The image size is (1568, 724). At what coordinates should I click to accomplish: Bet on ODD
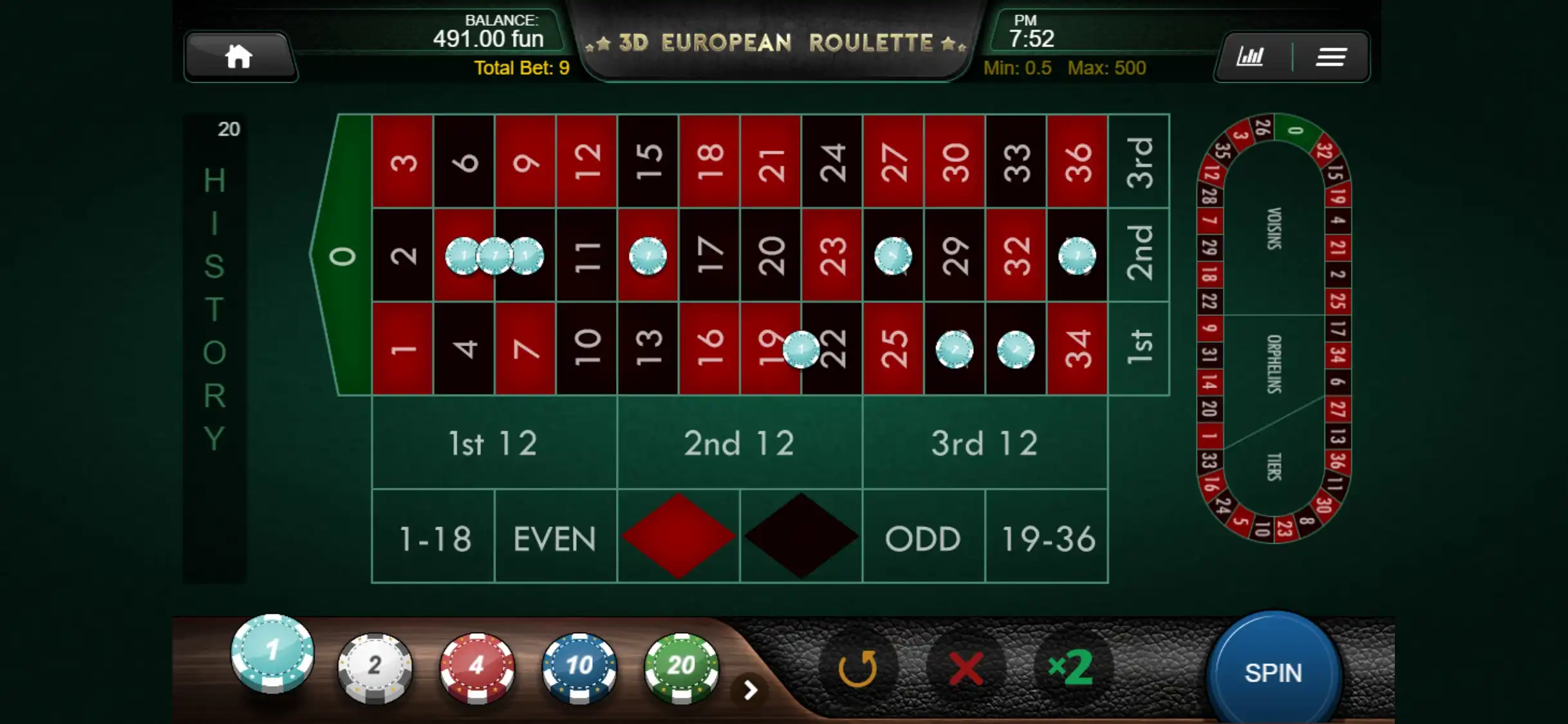tap(923, 538)
